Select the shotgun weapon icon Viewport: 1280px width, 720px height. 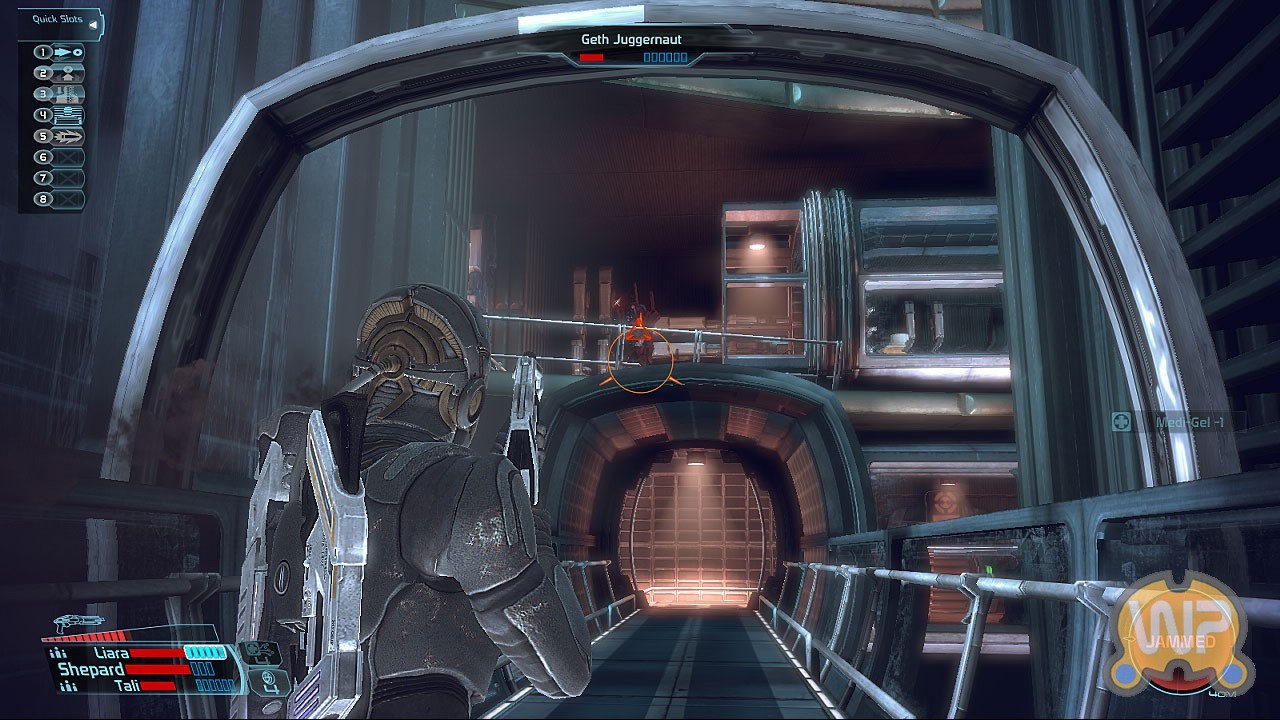click(80, 624)
